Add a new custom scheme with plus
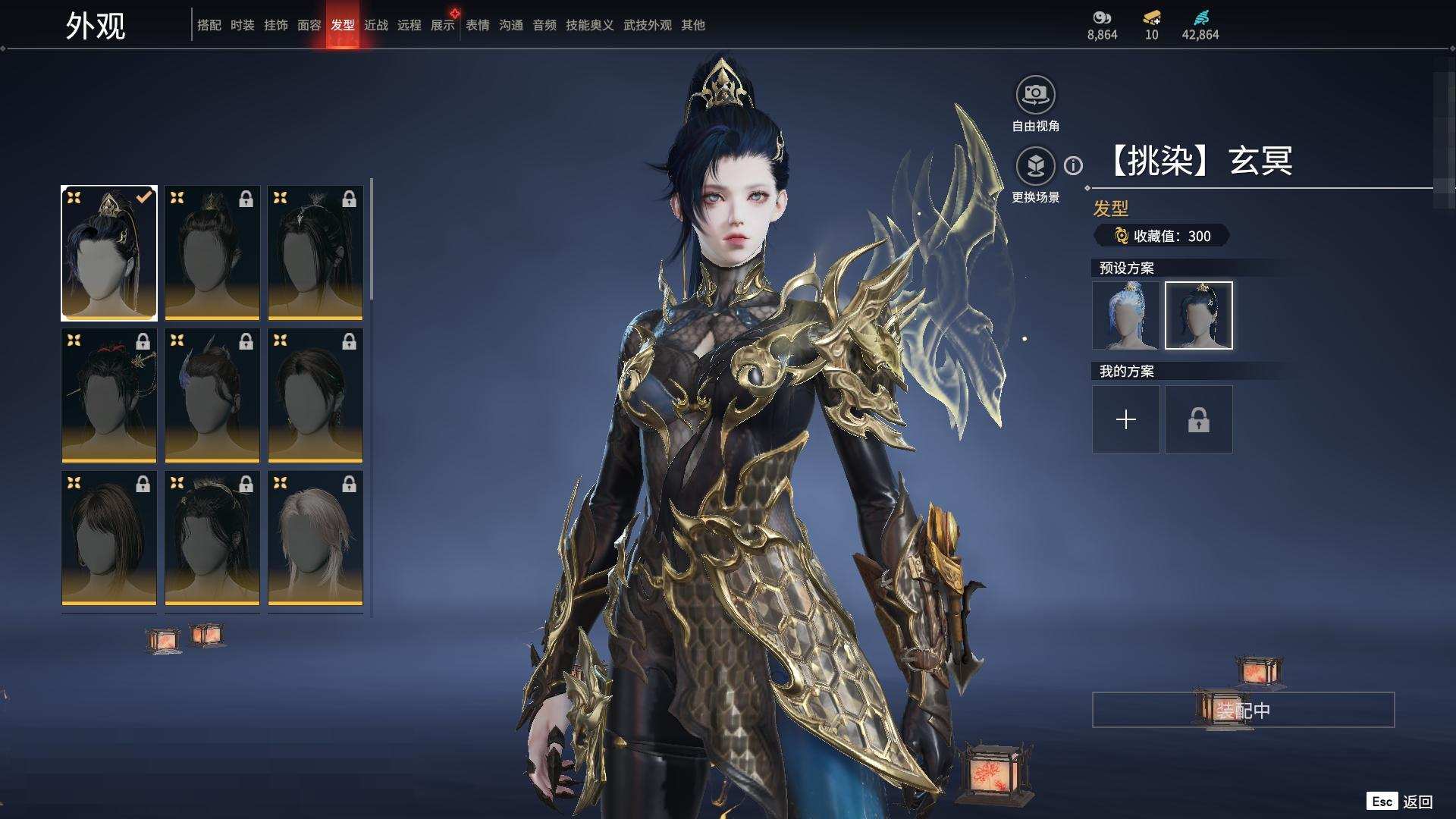 point(1125,419)
